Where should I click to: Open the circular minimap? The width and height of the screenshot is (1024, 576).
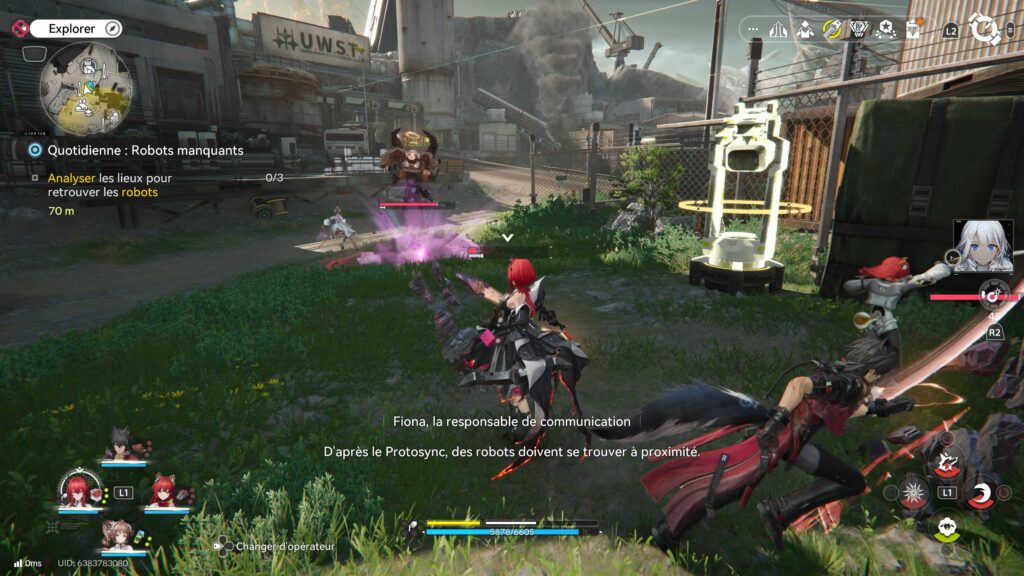[86, 88]
